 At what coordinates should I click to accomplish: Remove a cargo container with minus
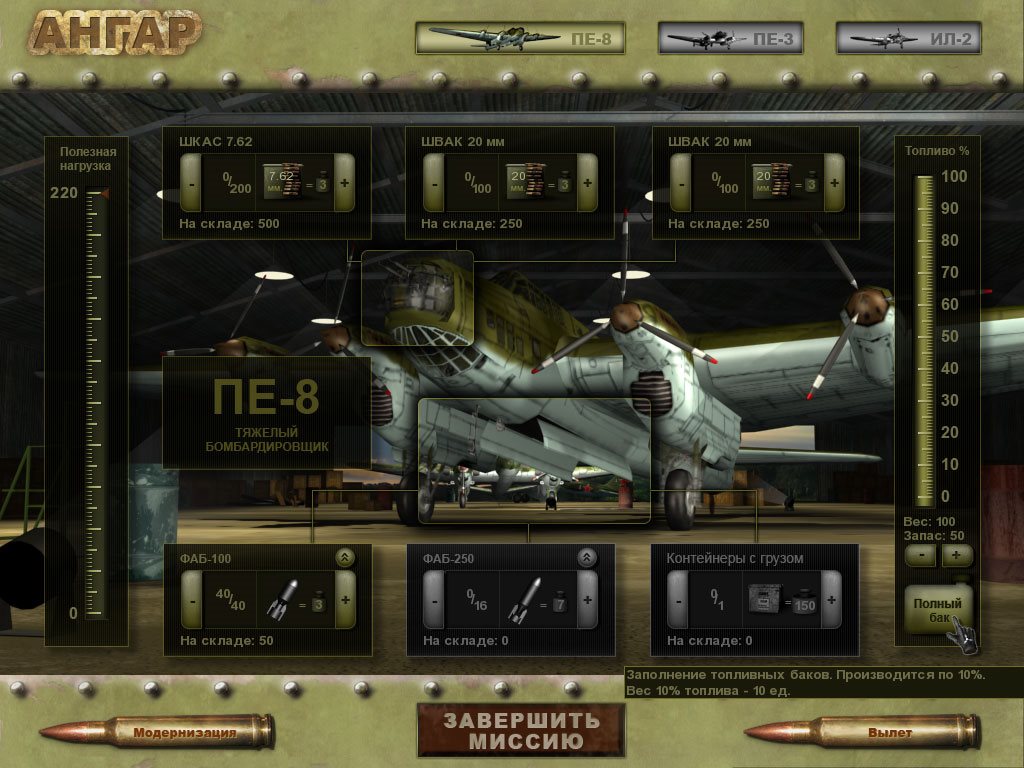[x=677, y=600]
